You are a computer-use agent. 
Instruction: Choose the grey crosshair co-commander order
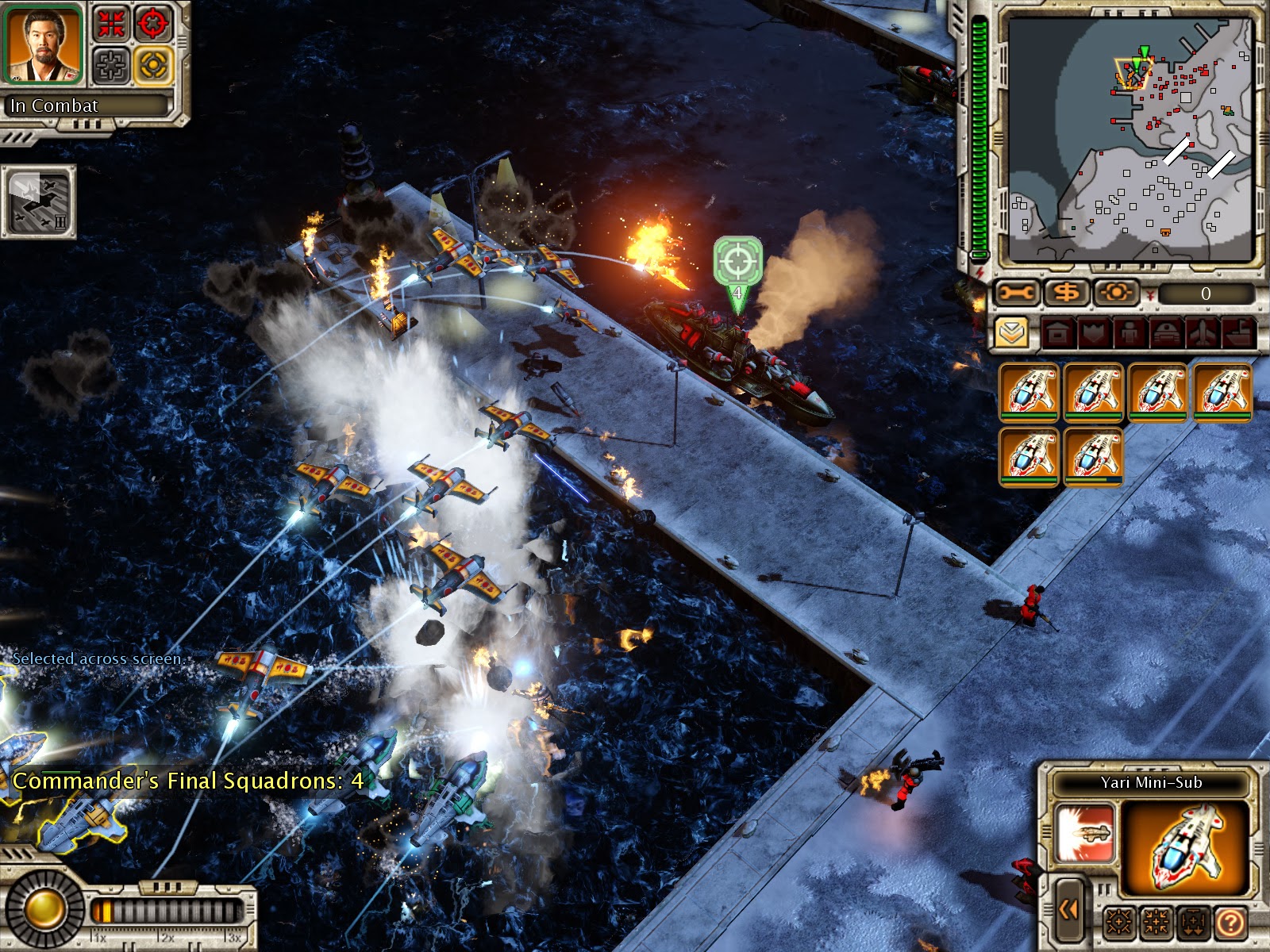(x=112, y=64)
